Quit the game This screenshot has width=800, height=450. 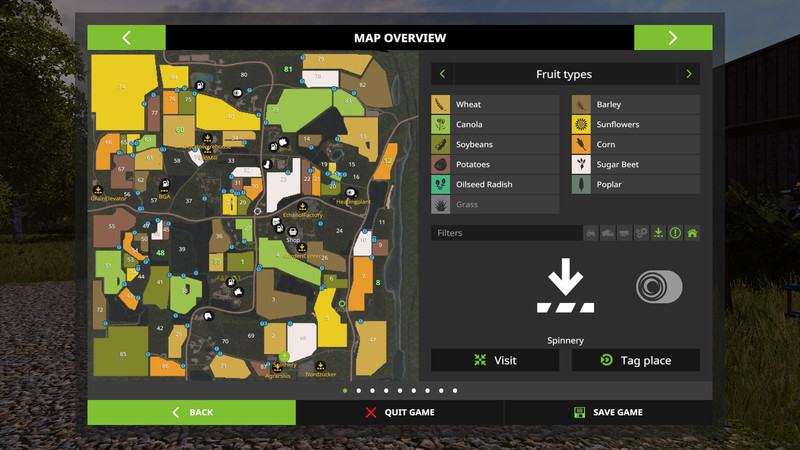400,412
